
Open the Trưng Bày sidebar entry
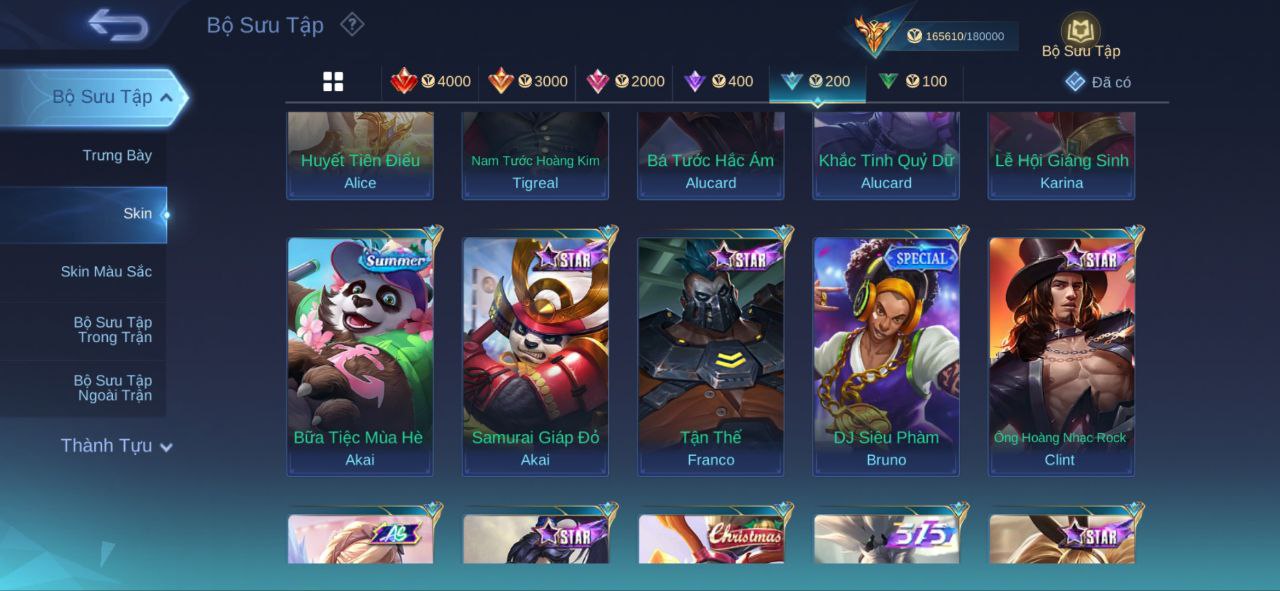pyautogui.click(x=117, y=155)
